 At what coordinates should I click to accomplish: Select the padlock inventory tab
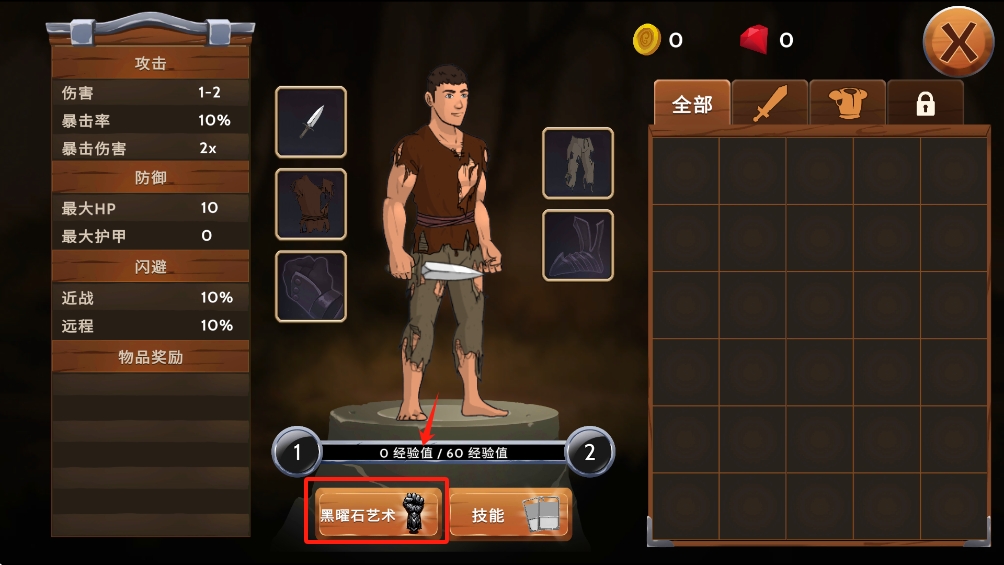point(925,104)
